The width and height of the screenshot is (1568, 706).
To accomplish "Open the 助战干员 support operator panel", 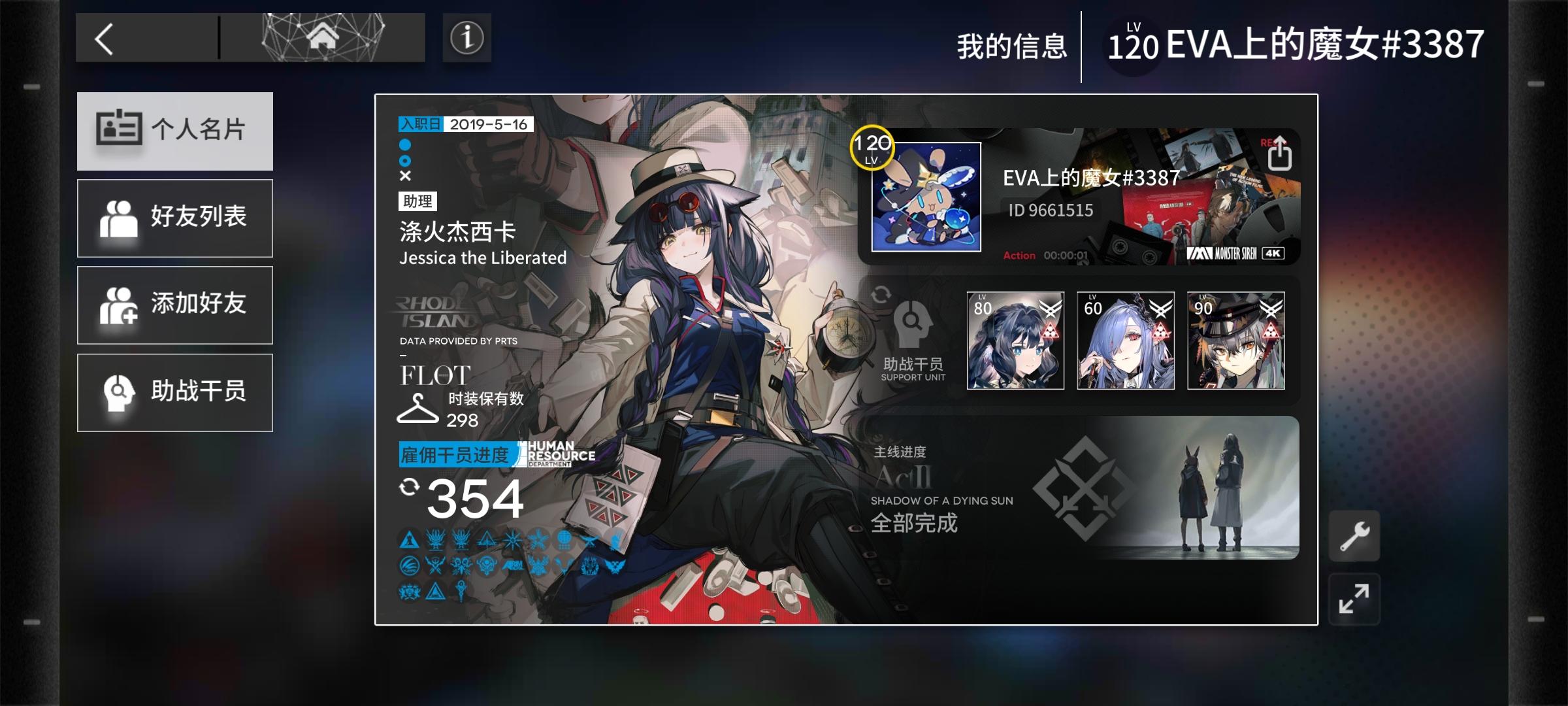I will pyautogui.click(x=174, y=392).
